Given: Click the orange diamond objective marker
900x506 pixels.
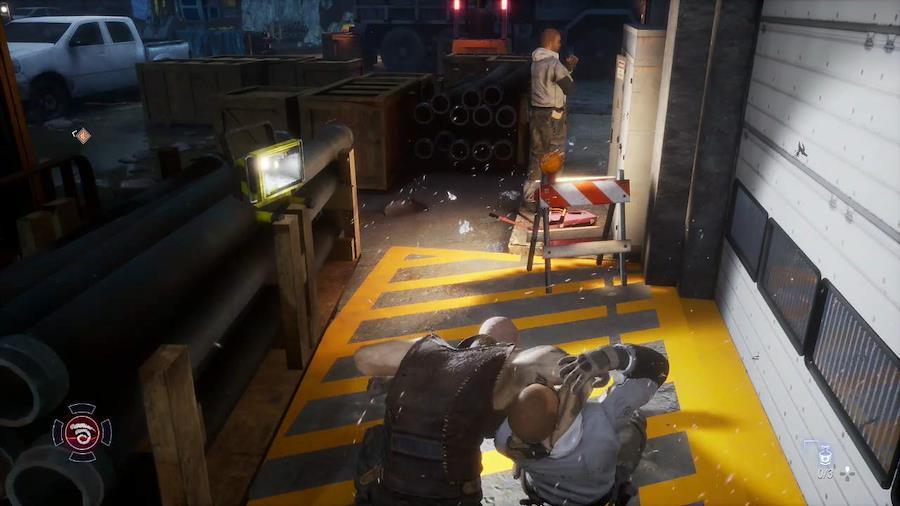Looking at the screenshot, I should tap(82, 135).
